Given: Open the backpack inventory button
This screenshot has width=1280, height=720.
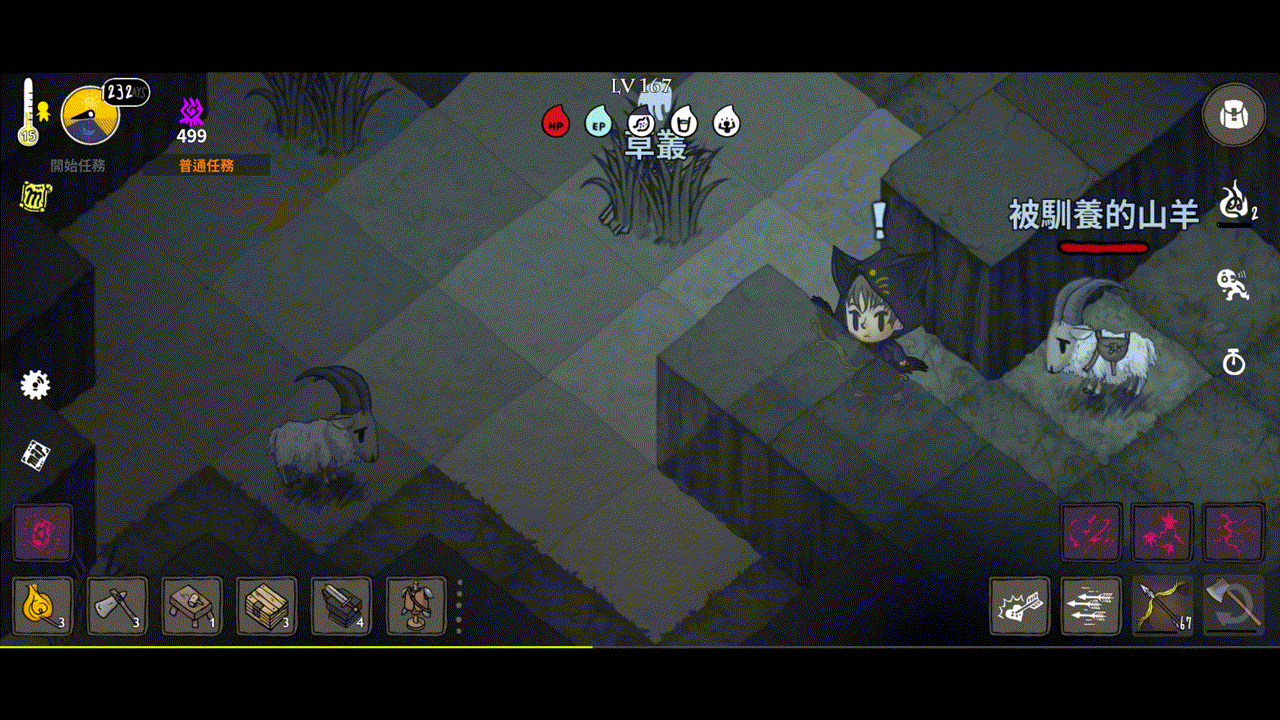Looking at the screenshot, I should pos(1233,114).
